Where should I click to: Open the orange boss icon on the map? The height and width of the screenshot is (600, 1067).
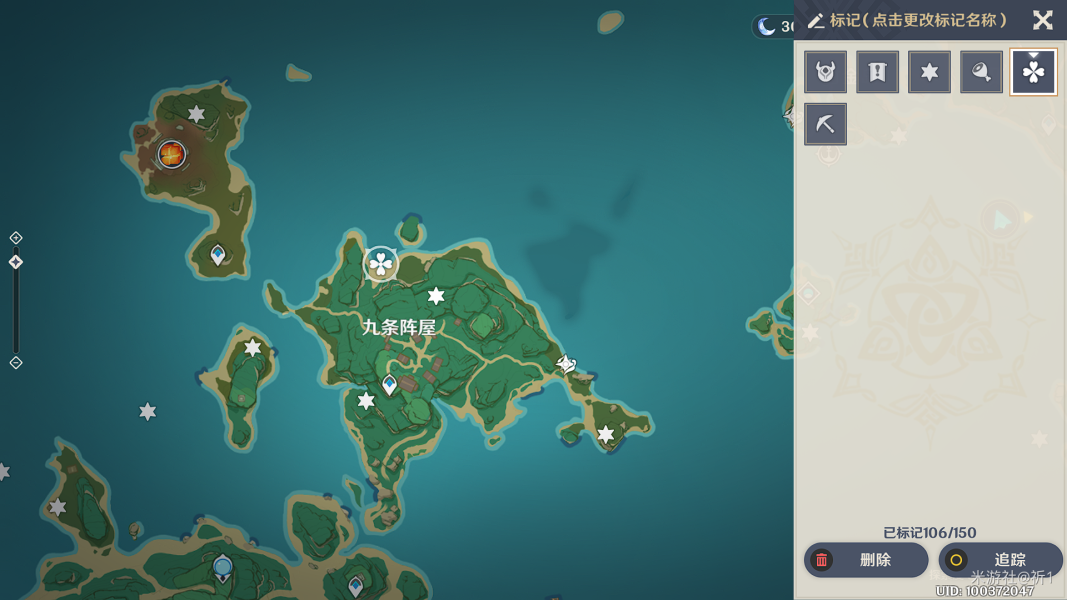172,154
